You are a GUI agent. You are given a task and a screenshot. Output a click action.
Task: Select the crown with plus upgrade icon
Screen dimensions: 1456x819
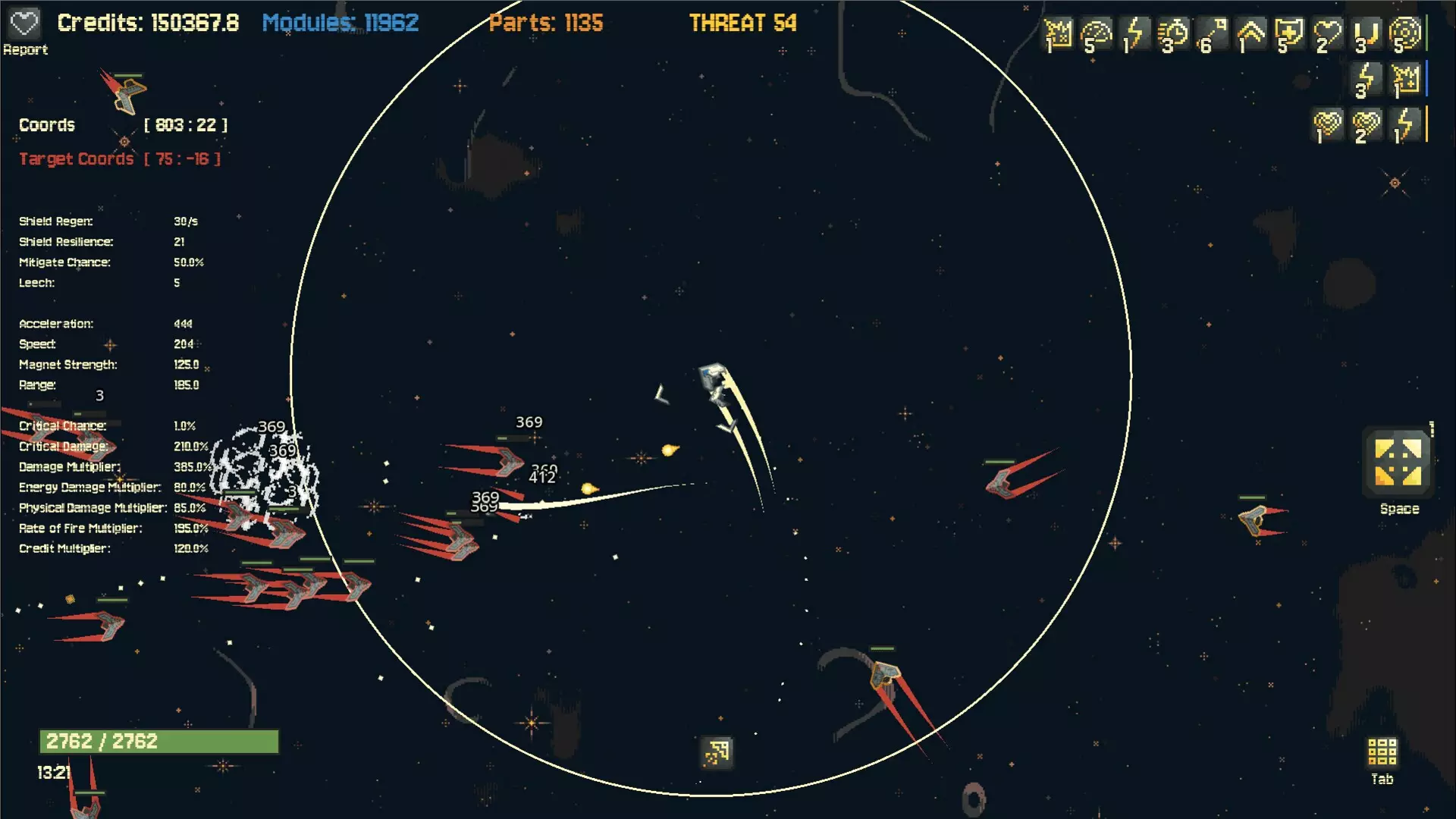point(1405,80)
